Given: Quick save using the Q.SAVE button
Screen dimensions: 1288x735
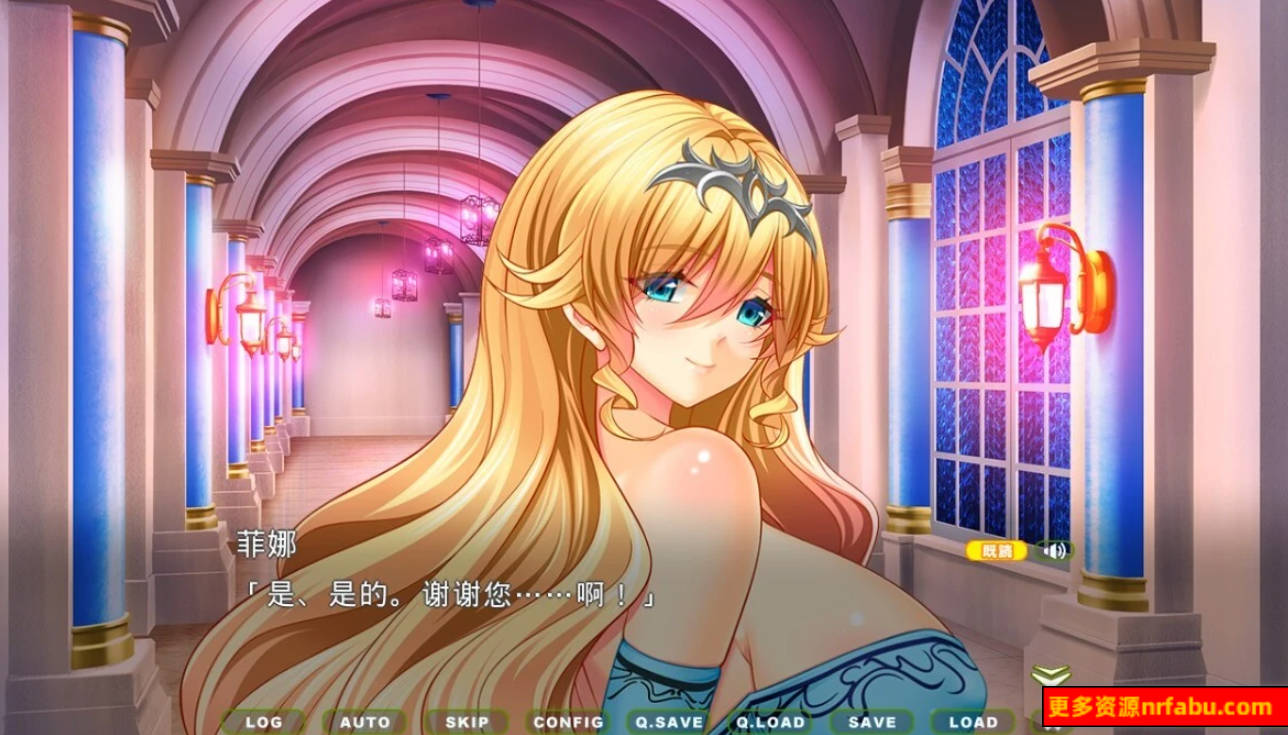Looking at the screenshot, I should (x=671, y=722).
